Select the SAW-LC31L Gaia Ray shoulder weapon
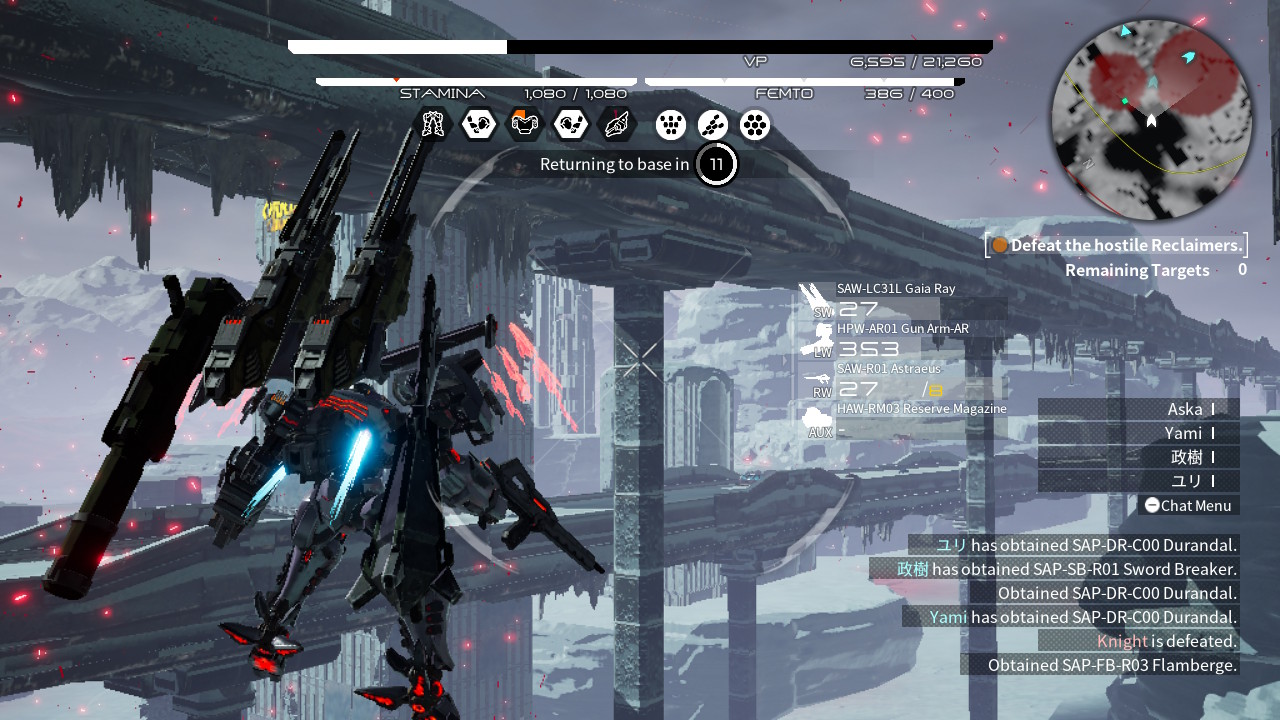This screenshot has width=1280, height=720. [x=896, y=299]
